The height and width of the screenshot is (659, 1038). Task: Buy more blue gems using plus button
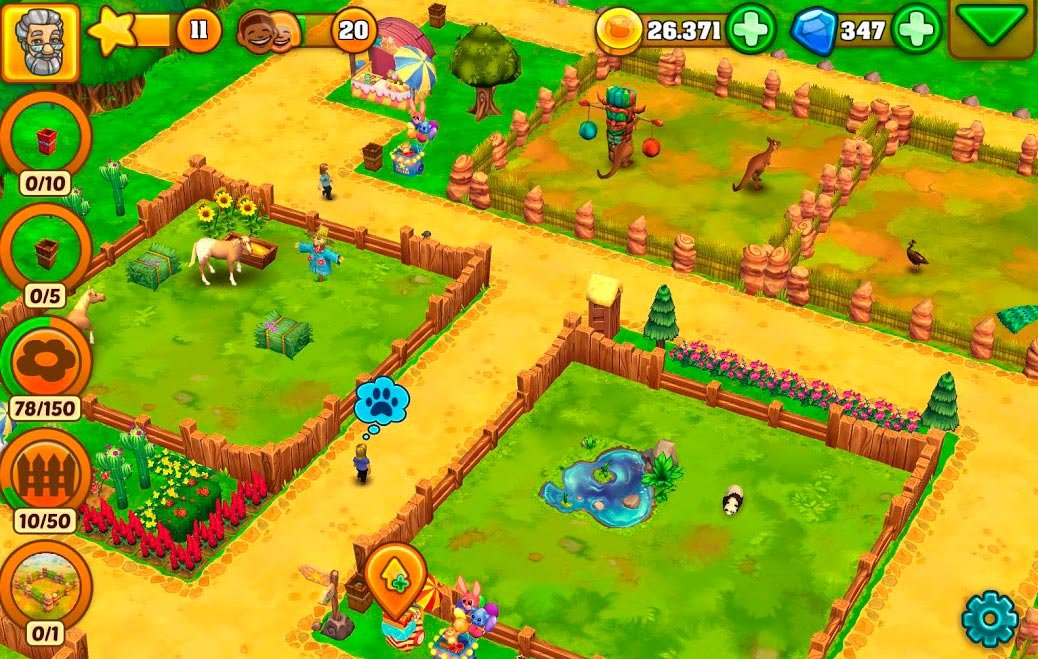(x=916, y=30)
